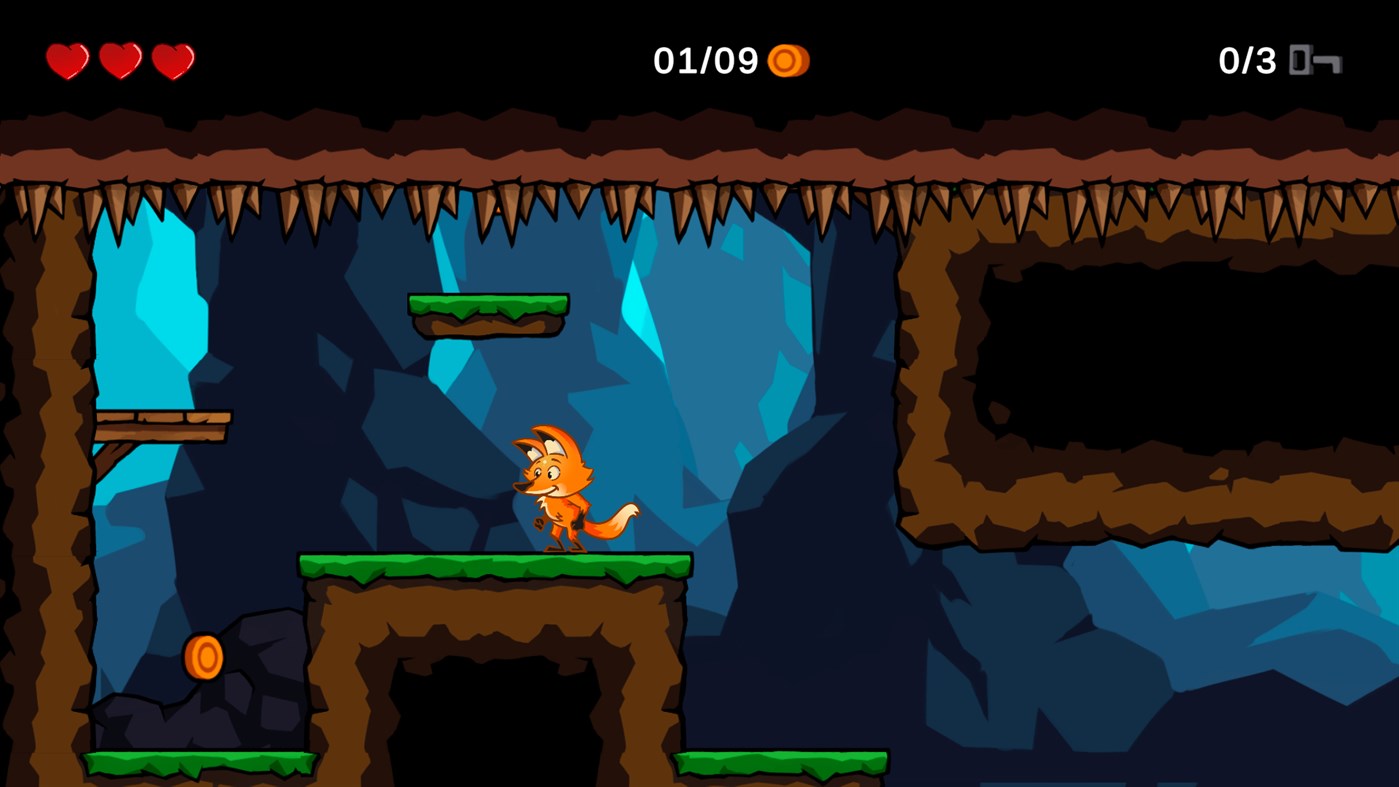This screenshot has height=787, width=1399.
Task: Click the third red heart icon
Action: click(x=174, y=60)
